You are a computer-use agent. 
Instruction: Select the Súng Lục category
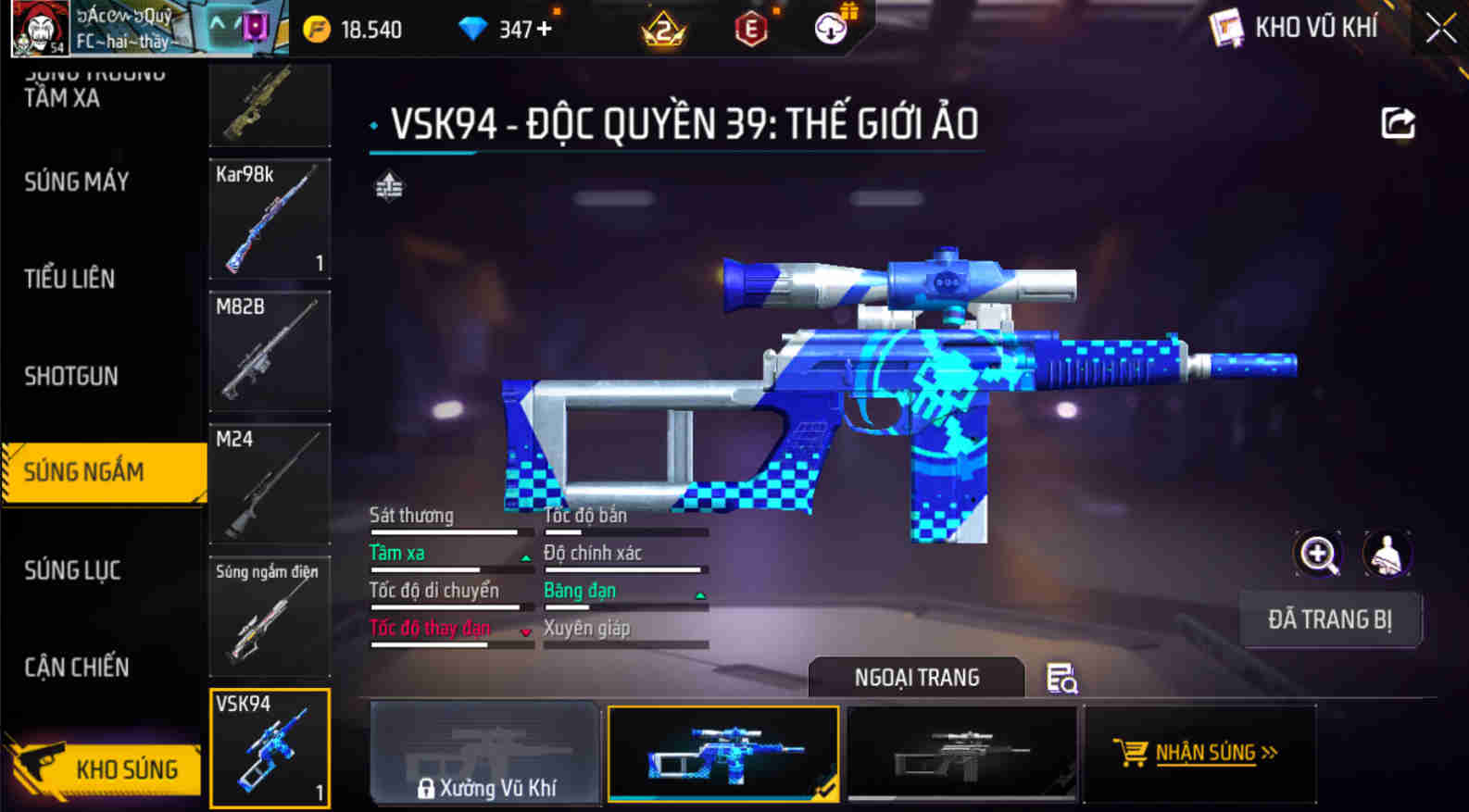coord(73,570)
